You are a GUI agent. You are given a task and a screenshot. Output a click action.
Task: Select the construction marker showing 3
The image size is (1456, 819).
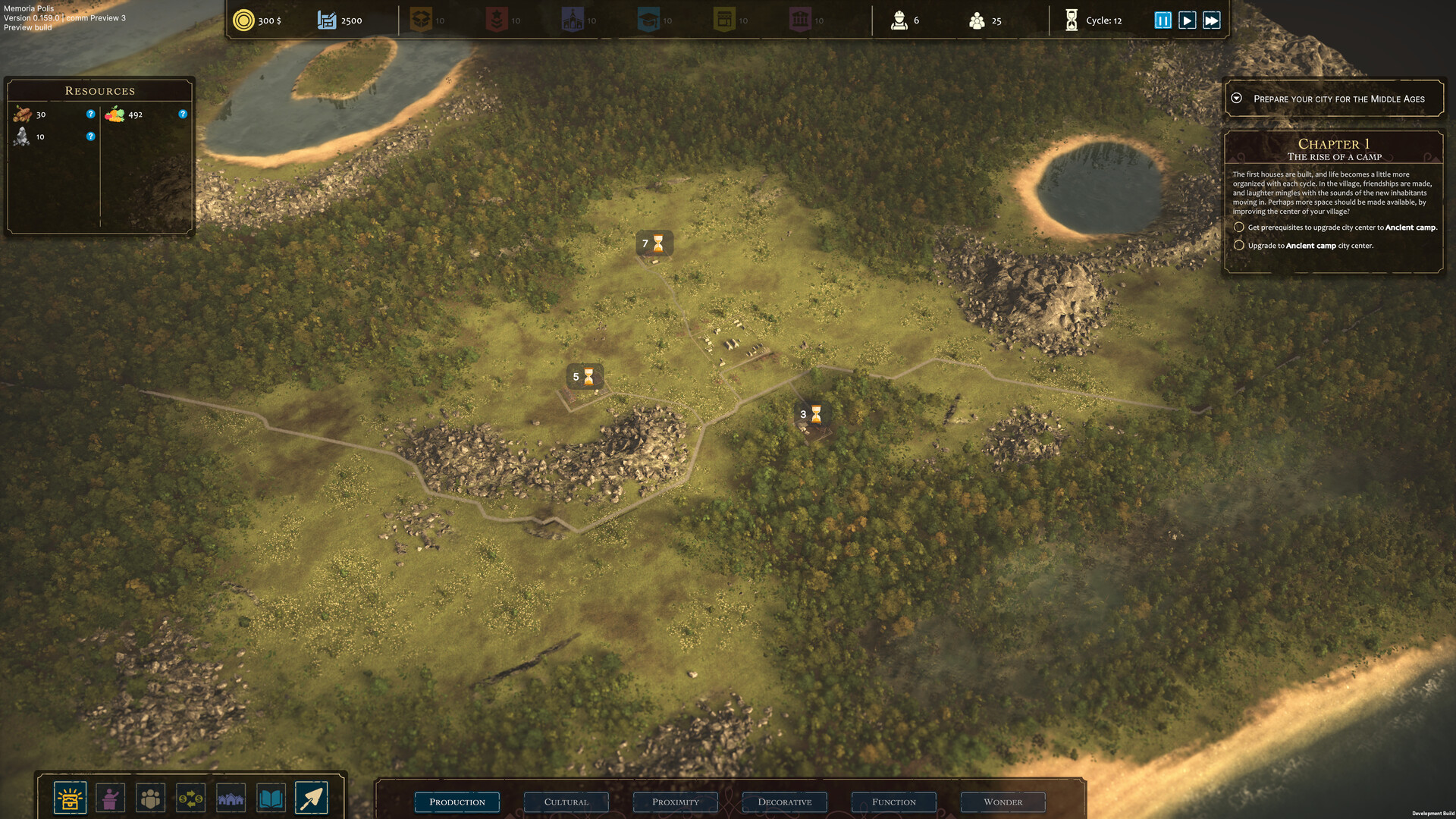point(811,414)
